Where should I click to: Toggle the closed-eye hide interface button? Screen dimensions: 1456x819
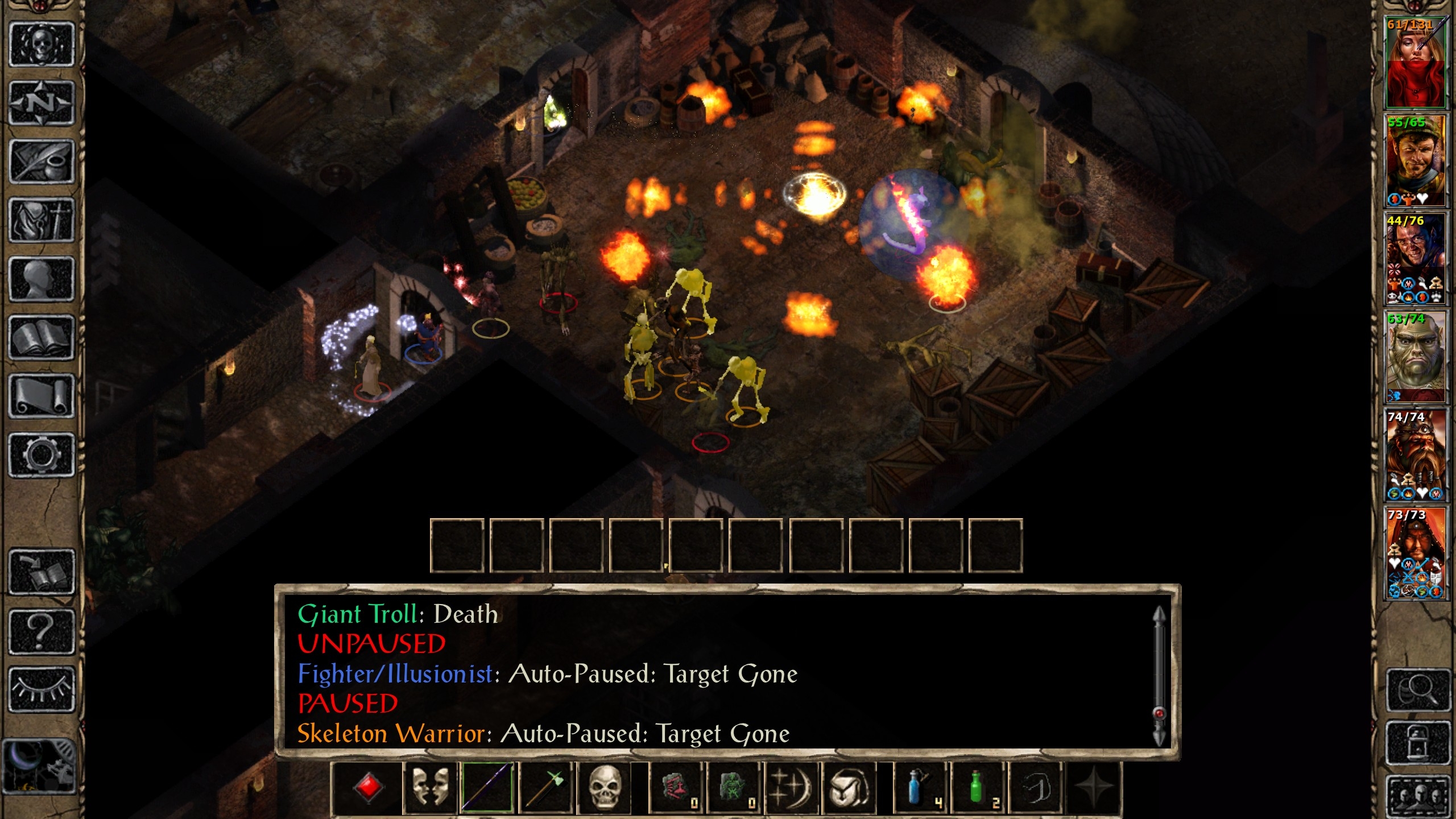[42, 689]
